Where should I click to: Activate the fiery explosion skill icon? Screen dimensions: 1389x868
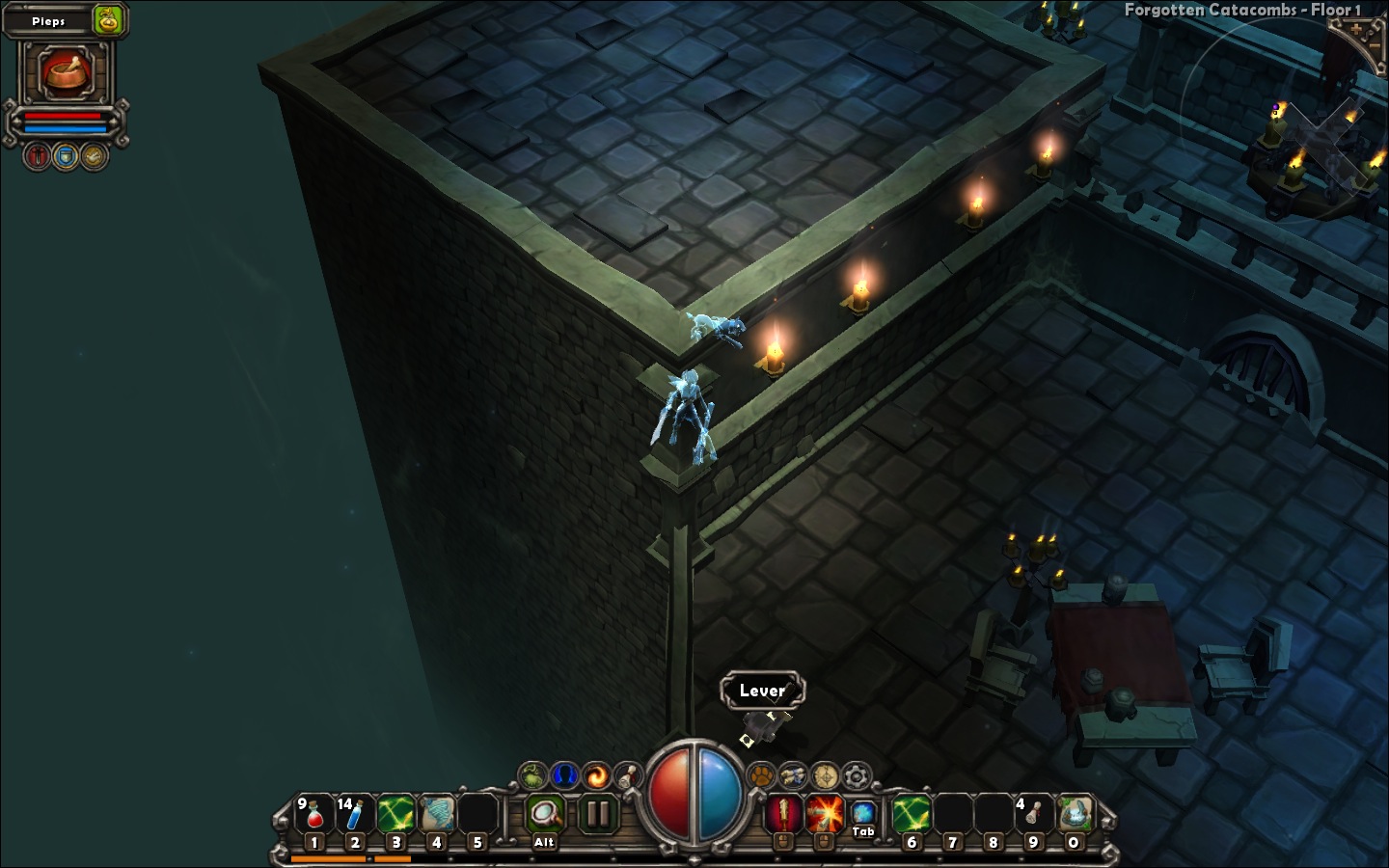[824, 815]
